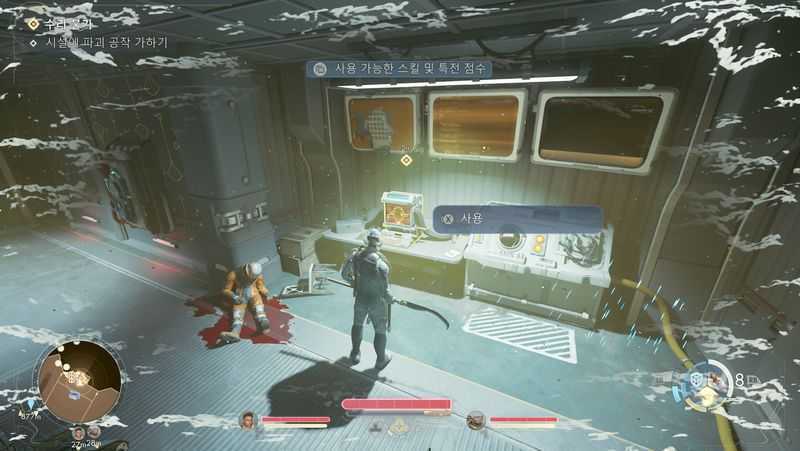Image resolution: width=800 pixels, height=451 pixels.
Task: Open the available skill and perk points notification
Action: coord(446,69)
